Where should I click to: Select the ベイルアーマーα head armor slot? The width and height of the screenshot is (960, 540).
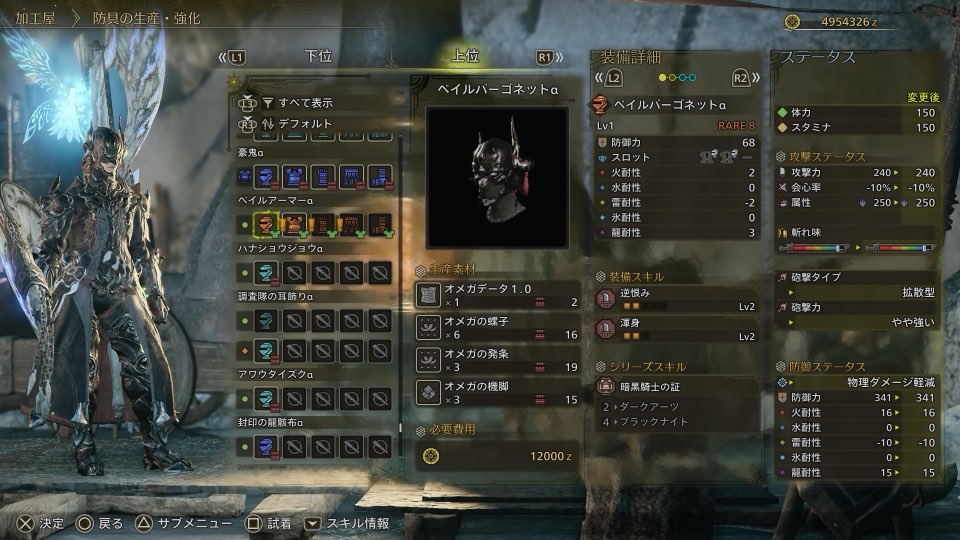click(266, 223)
